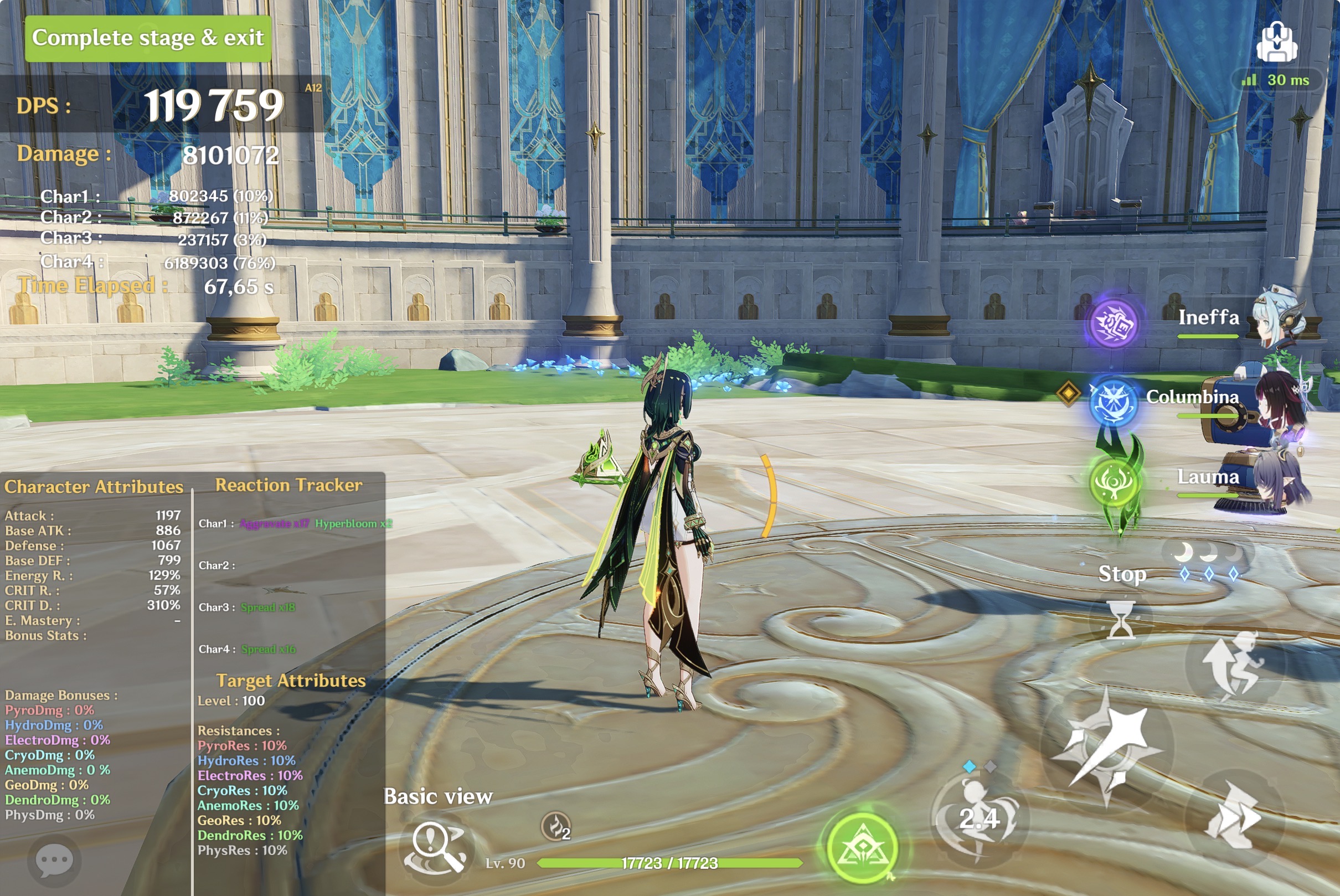Open the chat speech bubble
Screen dimensions: 1340x896
click(x=54, y=861)
